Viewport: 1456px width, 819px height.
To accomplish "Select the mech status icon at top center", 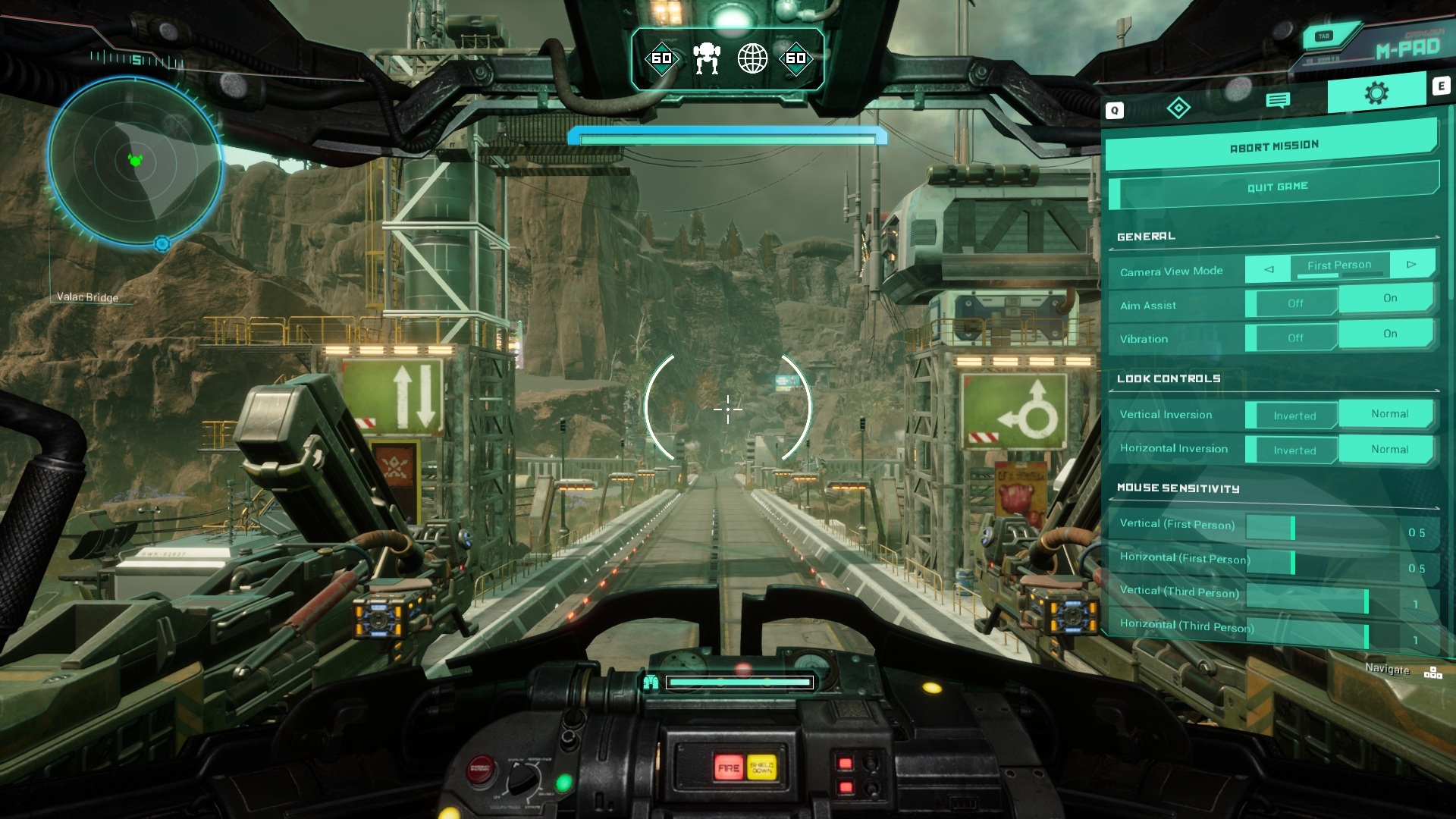I will (x=707, y=58).
